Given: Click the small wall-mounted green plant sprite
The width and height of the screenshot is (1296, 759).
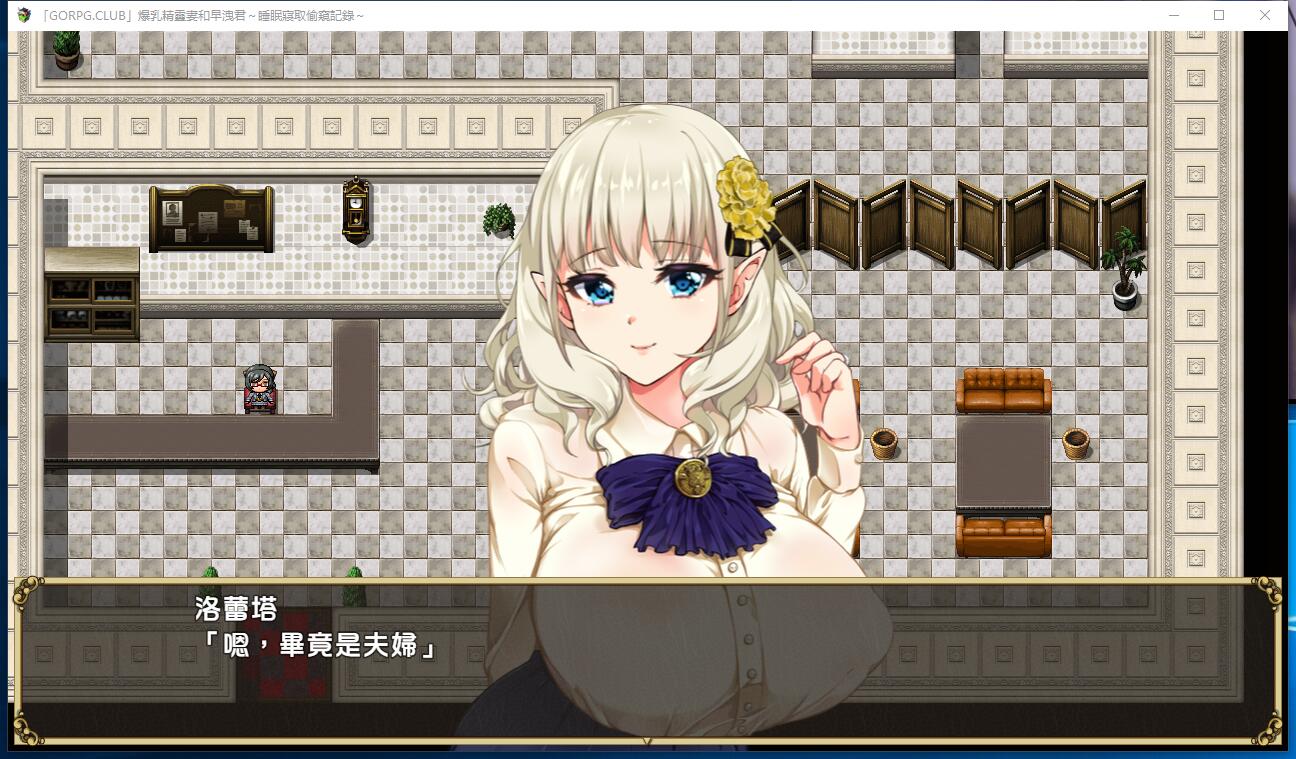Looking at the screenshot, I should tap(496, 221).
